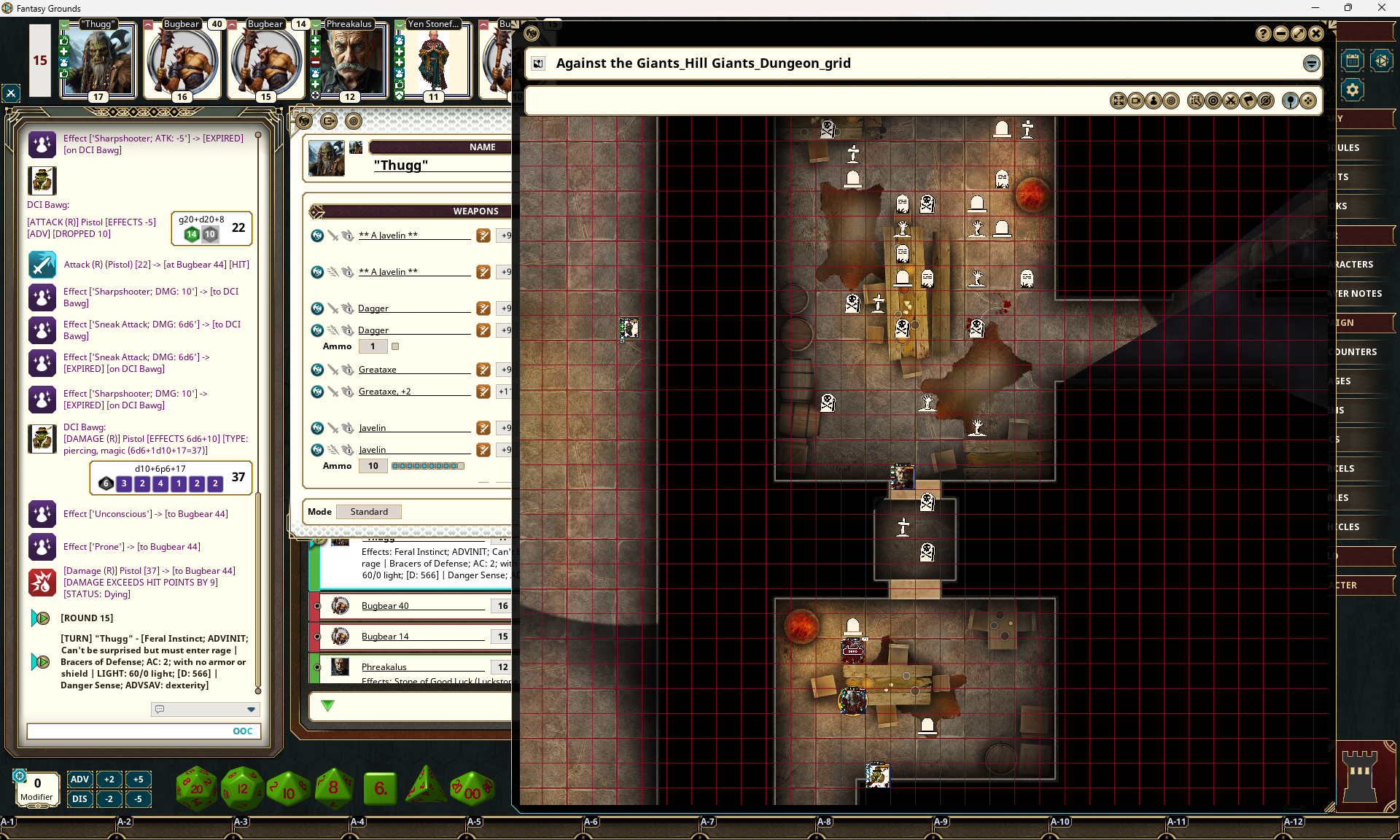Focus the OOC chat entry box

click(128, 731)
